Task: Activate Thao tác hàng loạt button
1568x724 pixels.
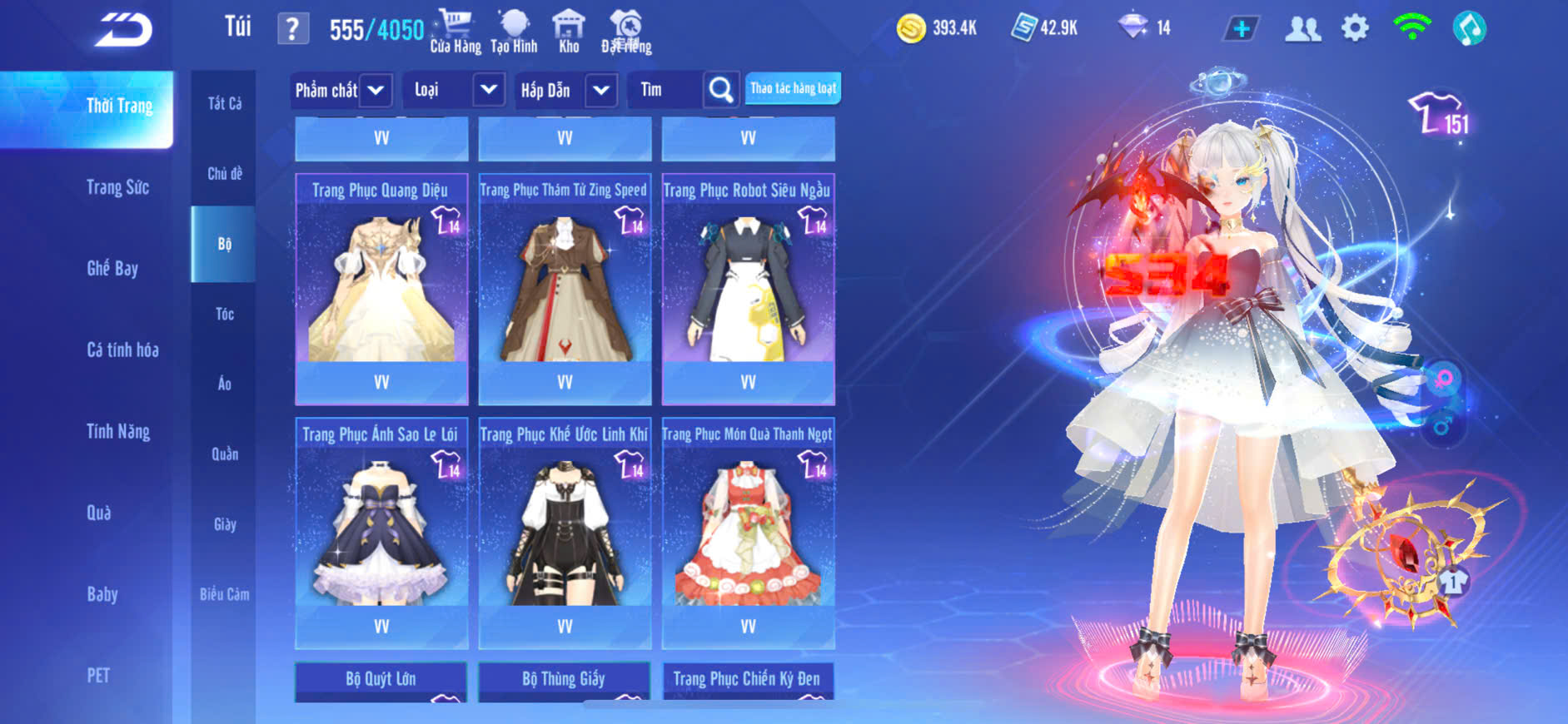Action: point(793,88)
